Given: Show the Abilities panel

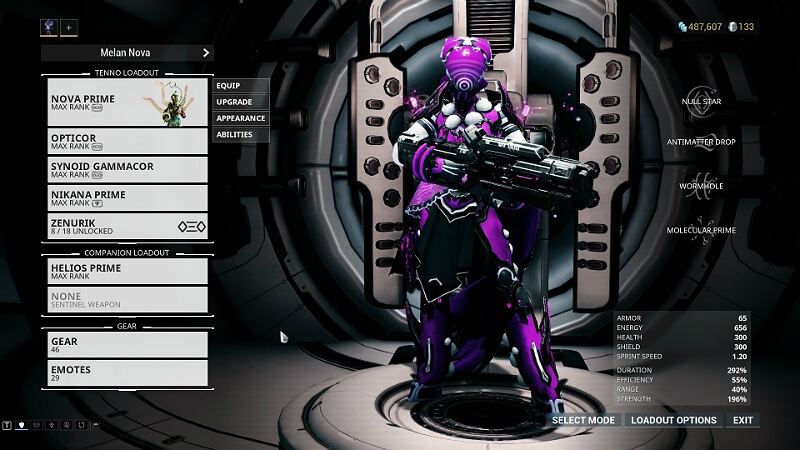Looking at the screenshot, I should tap(240, 134).
